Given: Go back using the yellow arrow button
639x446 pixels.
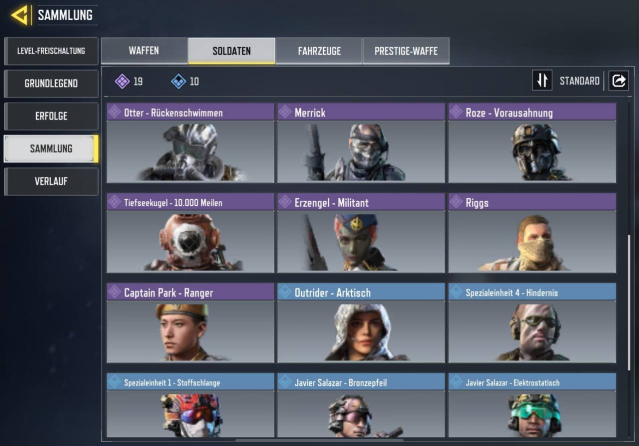Looking at the screenshot, I should pyautogui.click(x=19, y=15).
